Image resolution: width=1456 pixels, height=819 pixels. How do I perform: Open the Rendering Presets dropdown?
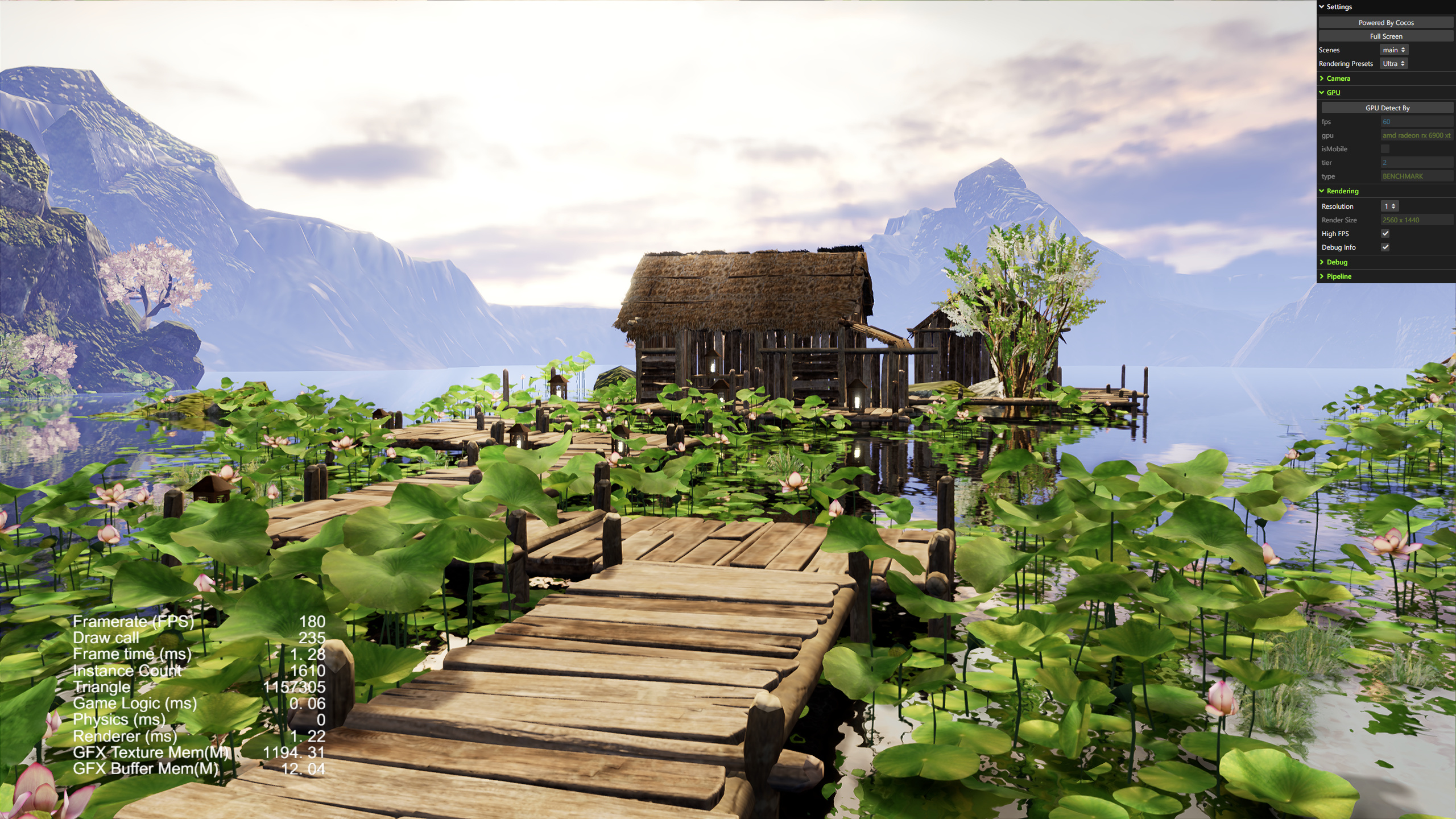1393,64
